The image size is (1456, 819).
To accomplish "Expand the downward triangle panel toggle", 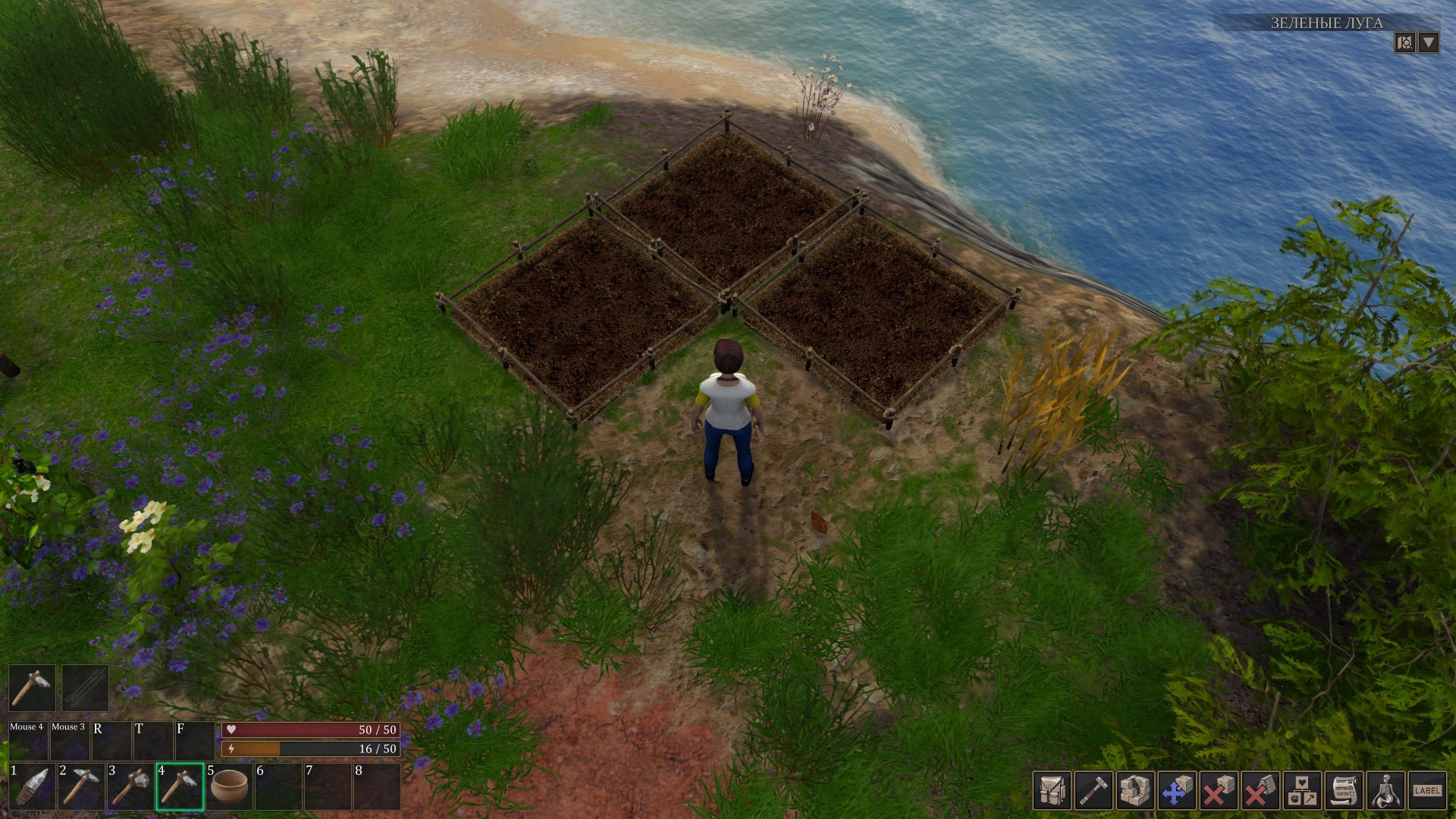I will (1429, 42).
